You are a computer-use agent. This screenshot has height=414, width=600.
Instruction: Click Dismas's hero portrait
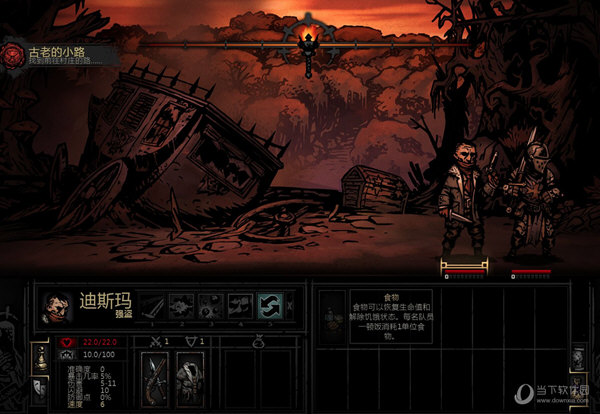coord(58,308)
